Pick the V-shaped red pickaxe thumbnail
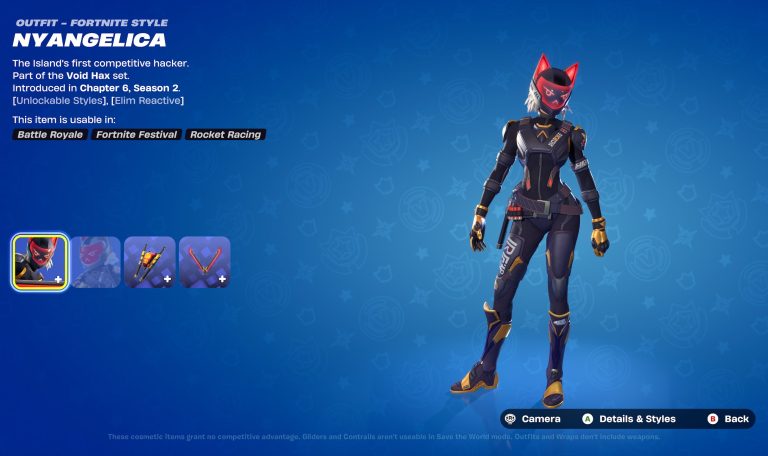Image resolution: width=768 pixels, height=456 pixels. (205, 262)
